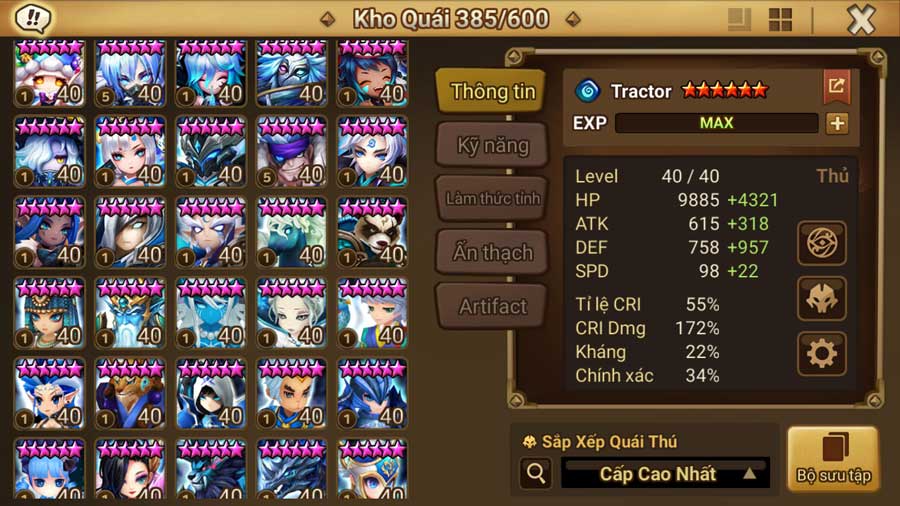Screen dimensions: 900x506
Task: Open the Cấp Cao Nhất sort dropdown
Action: [665, 473]
